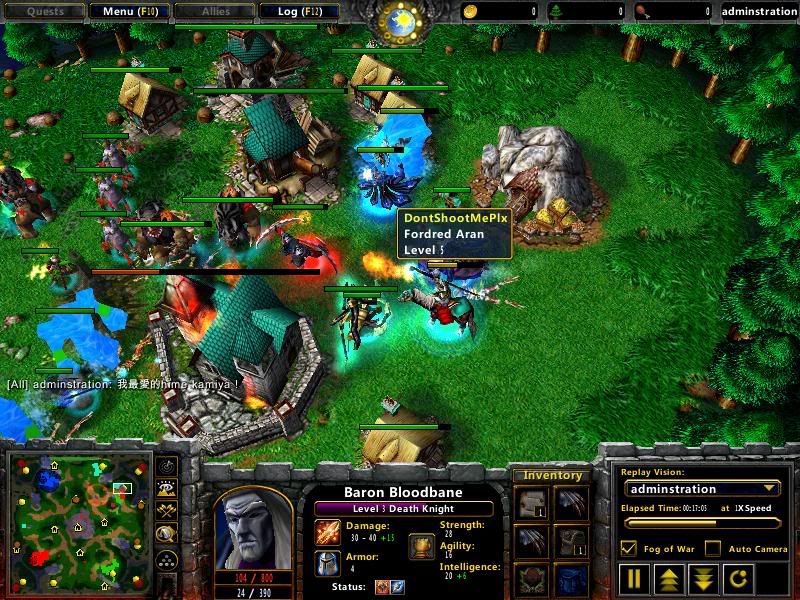Click the formation toggle button
Screen dimensions: 800x600
pos(167,560)
